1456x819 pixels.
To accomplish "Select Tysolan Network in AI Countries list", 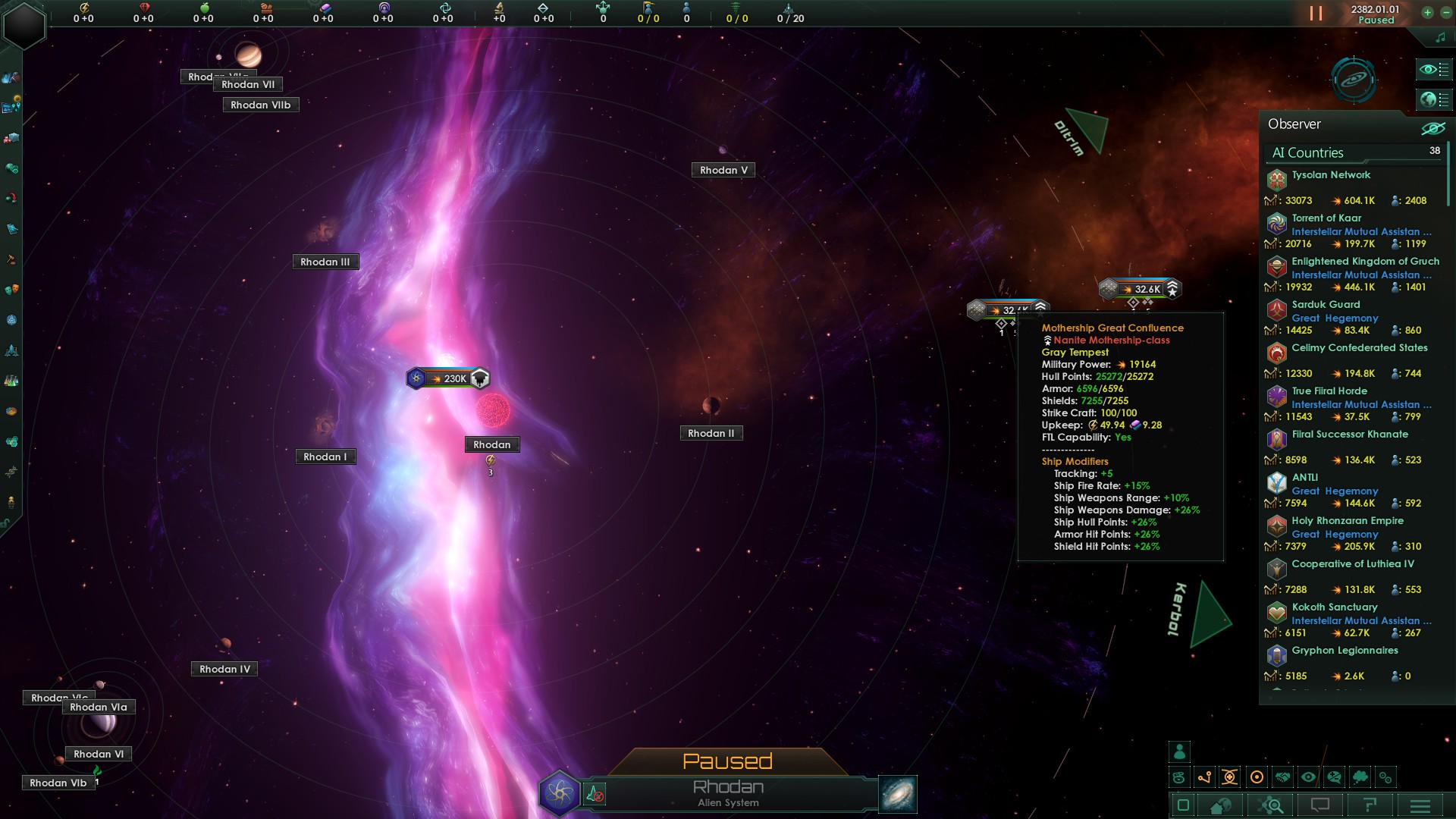I will click(x=1331, y=175).
